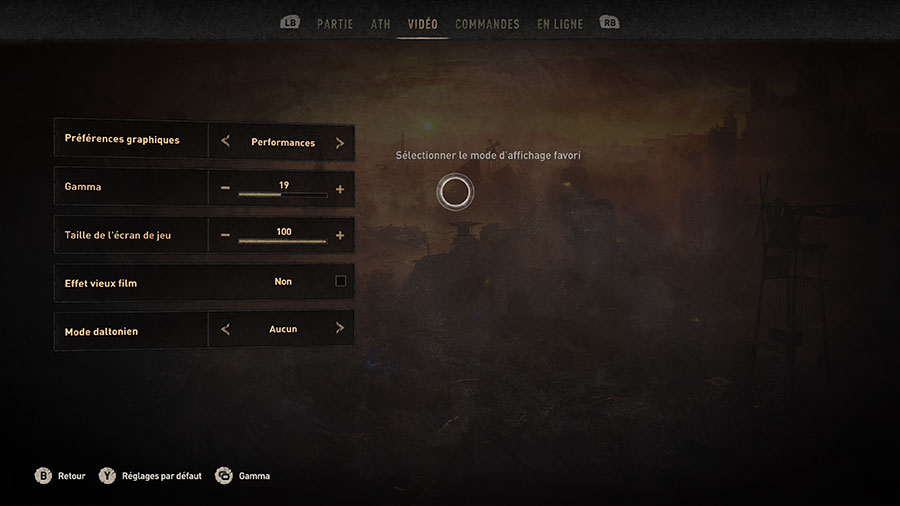Choose previous Mode daltonien option
The image size is (900, 506).
[225, 328]
